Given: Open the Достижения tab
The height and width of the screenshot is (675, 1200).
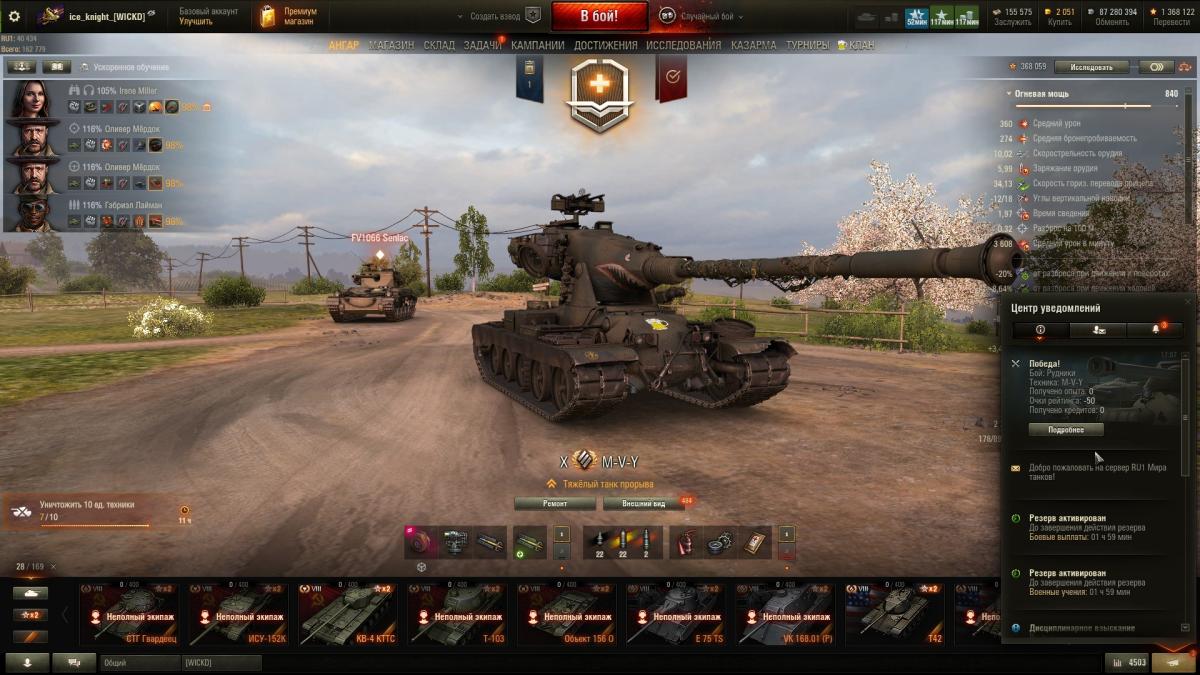Looking at the screenshot, I should click(605, 45).
